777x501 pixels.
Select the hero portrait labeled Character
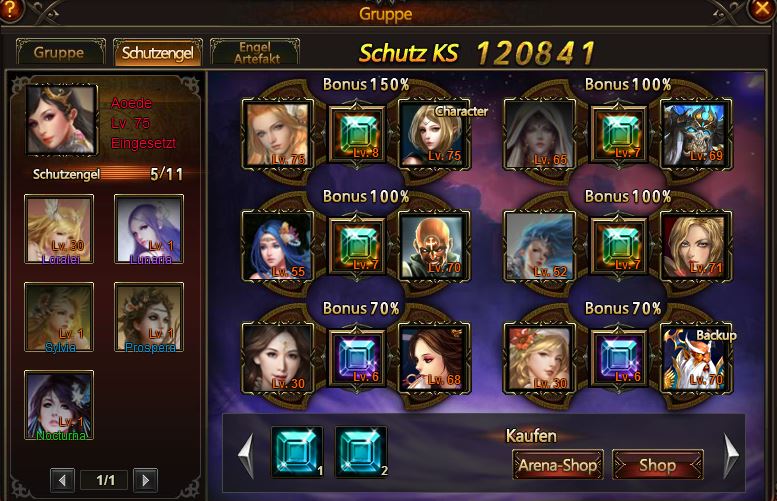coord(432,133)
